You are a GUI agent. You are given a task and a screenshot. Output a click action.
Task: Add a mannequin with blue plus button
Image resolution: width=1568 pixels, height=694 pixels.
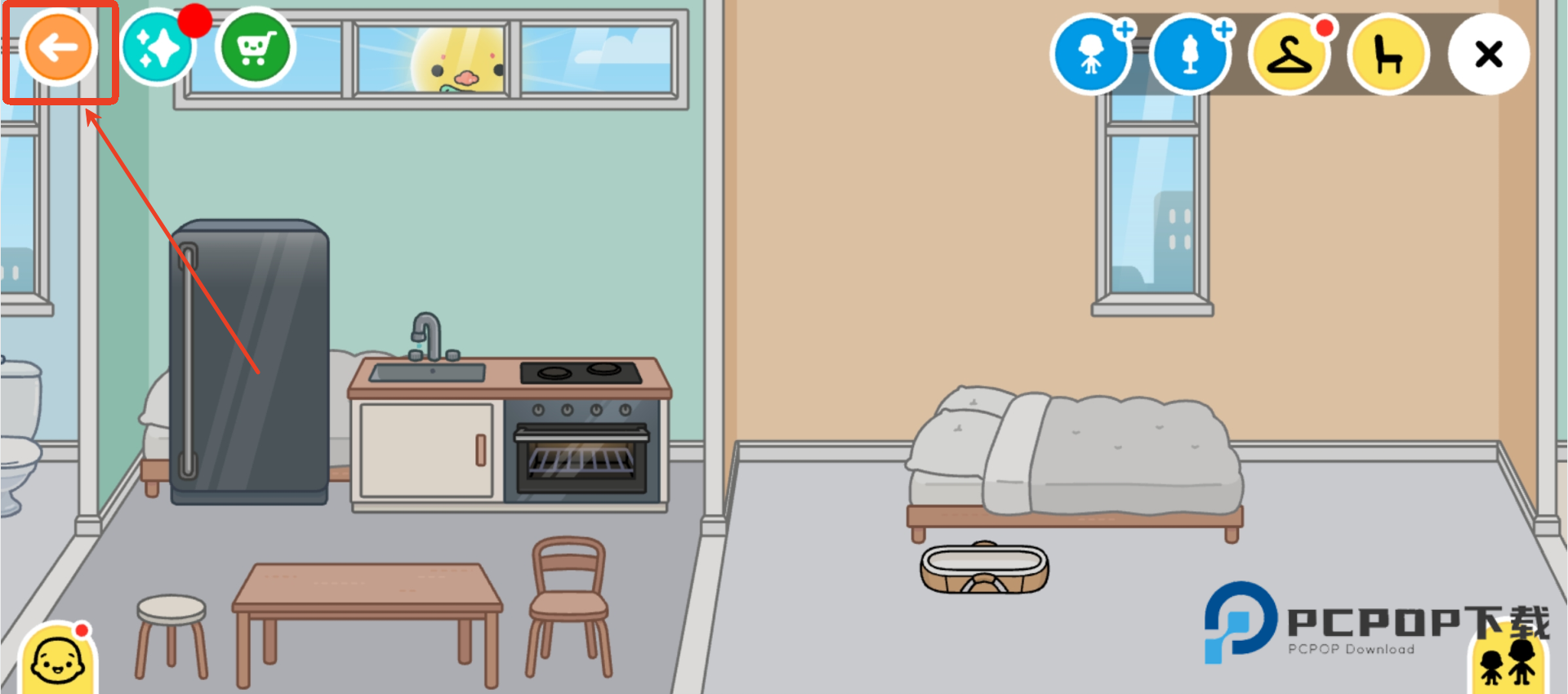(x=1190, y=55)
